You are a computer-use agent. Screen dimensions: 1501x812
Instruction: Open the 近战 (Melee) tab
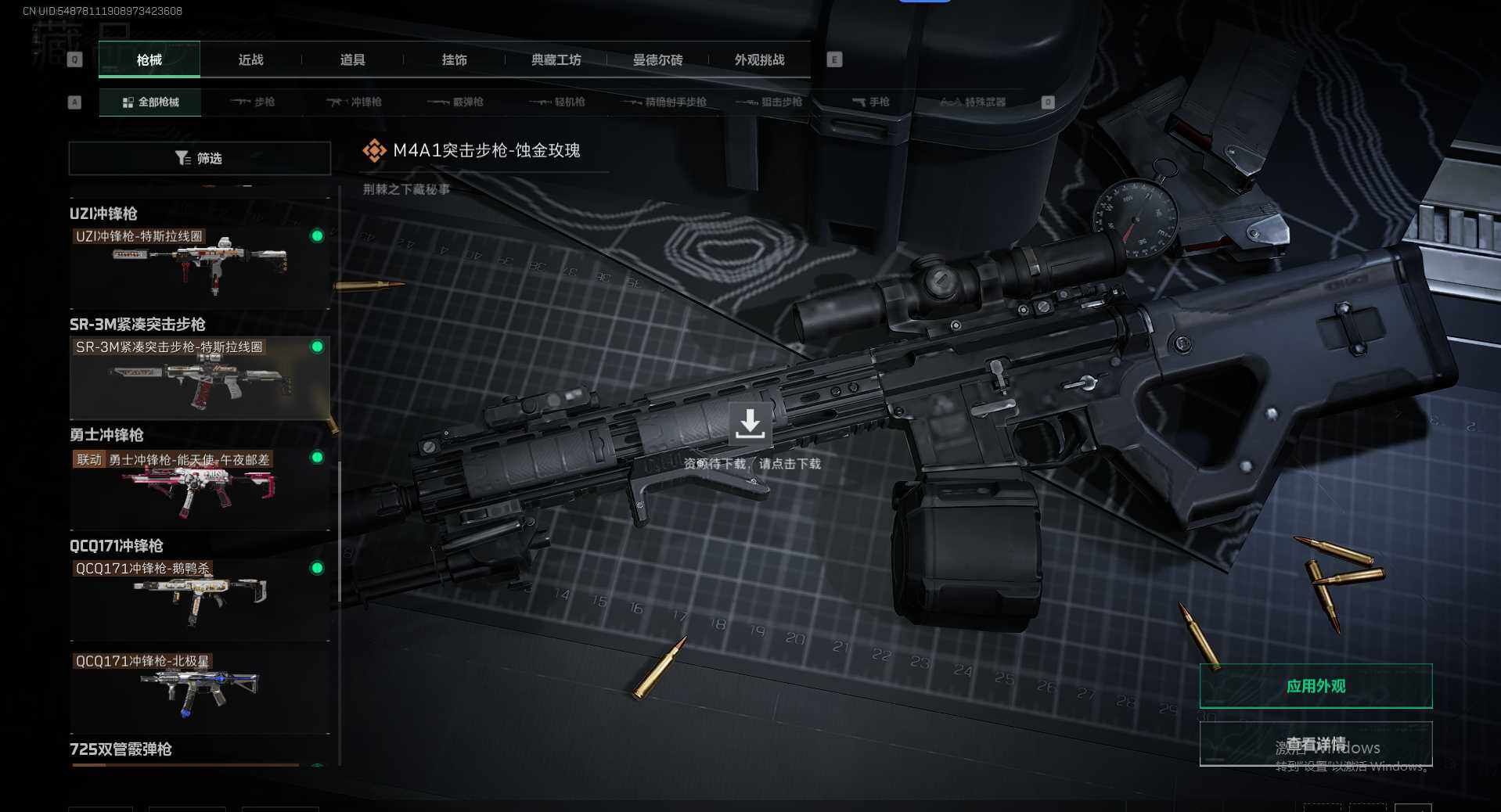coord(251,60)
